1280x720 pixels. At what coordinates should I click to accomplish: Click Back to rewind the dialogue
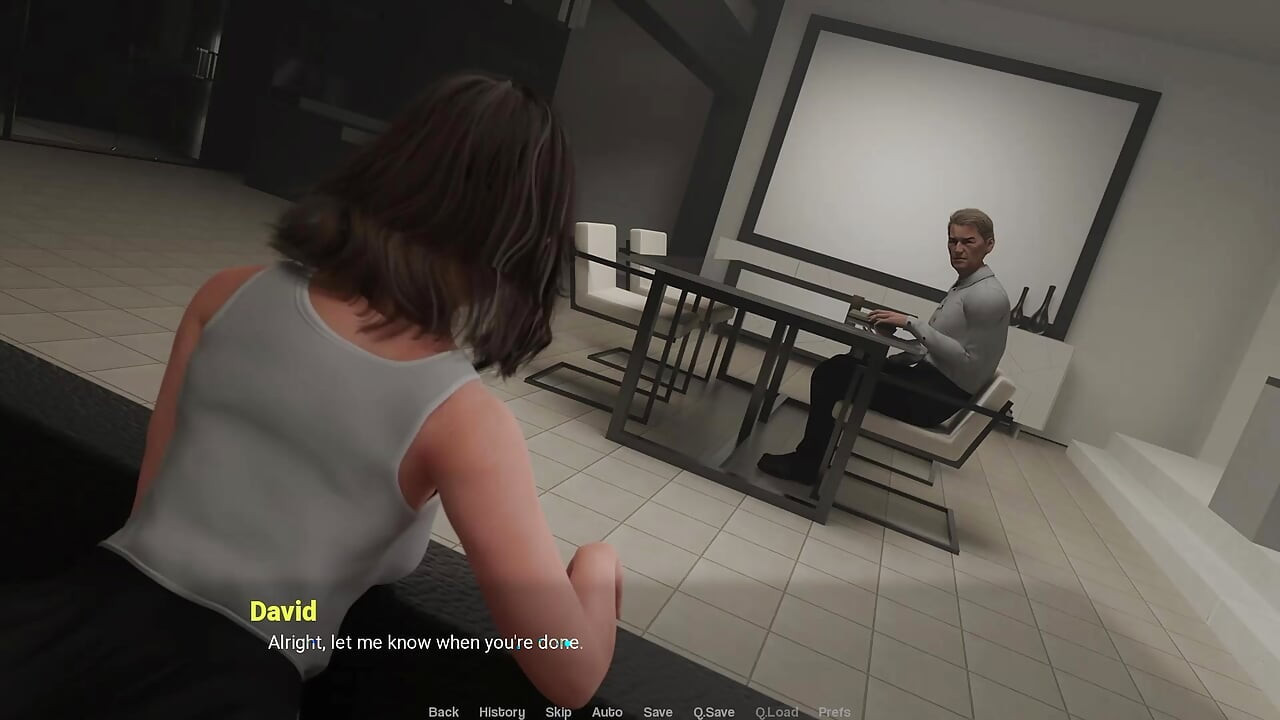(x=443, y=712)
